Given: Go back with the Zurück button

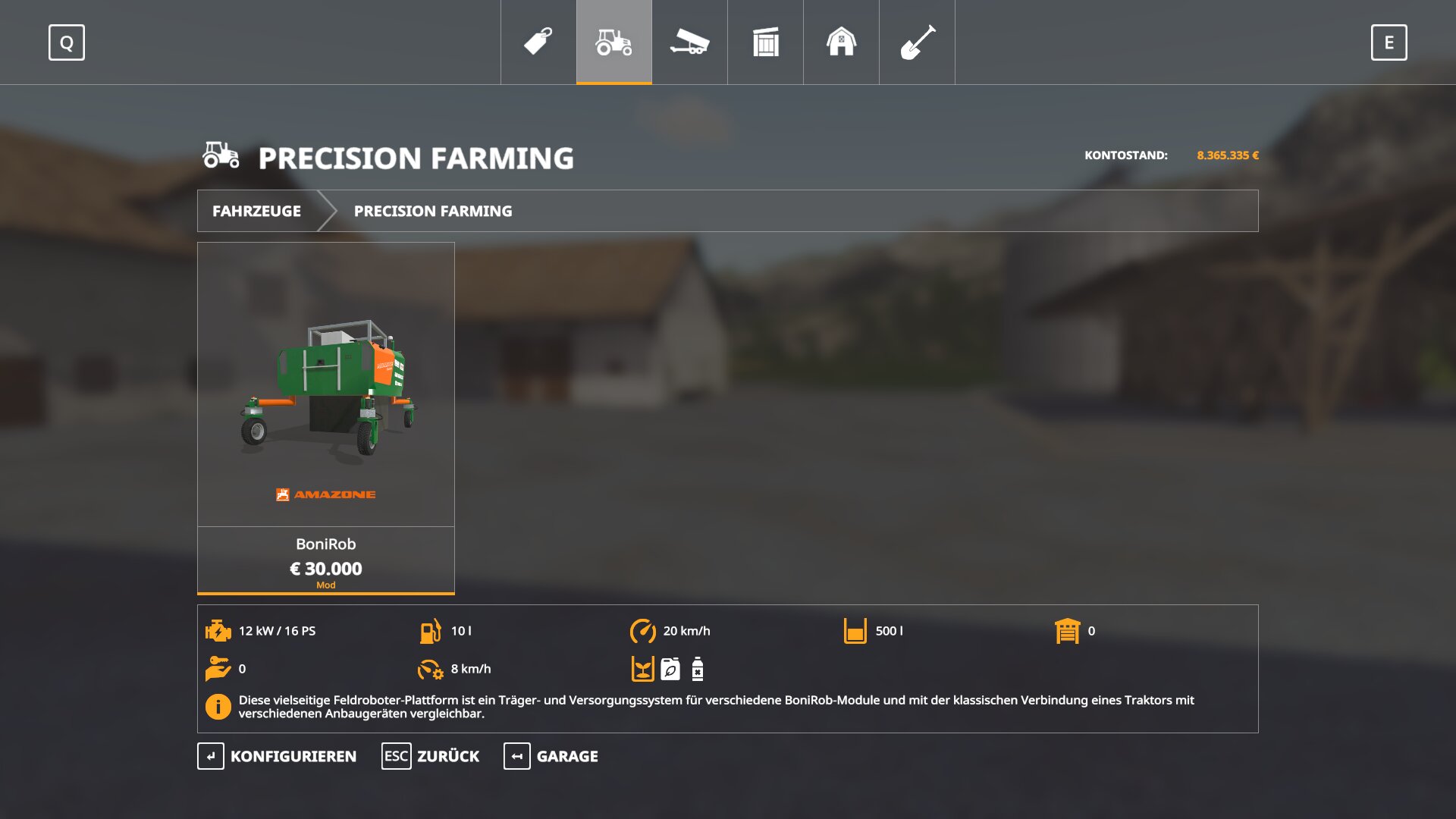Looking at the screenshot, I should point(431,756).
